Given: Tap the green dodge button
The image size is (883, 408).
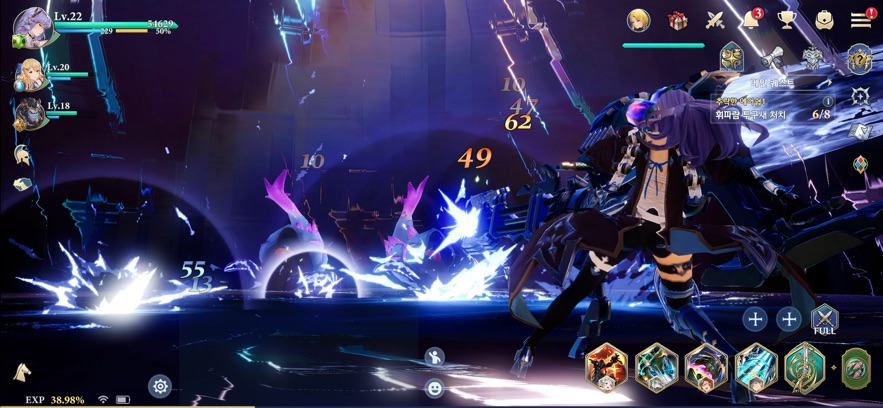Looking at the screenshot, I should (855, 367).
